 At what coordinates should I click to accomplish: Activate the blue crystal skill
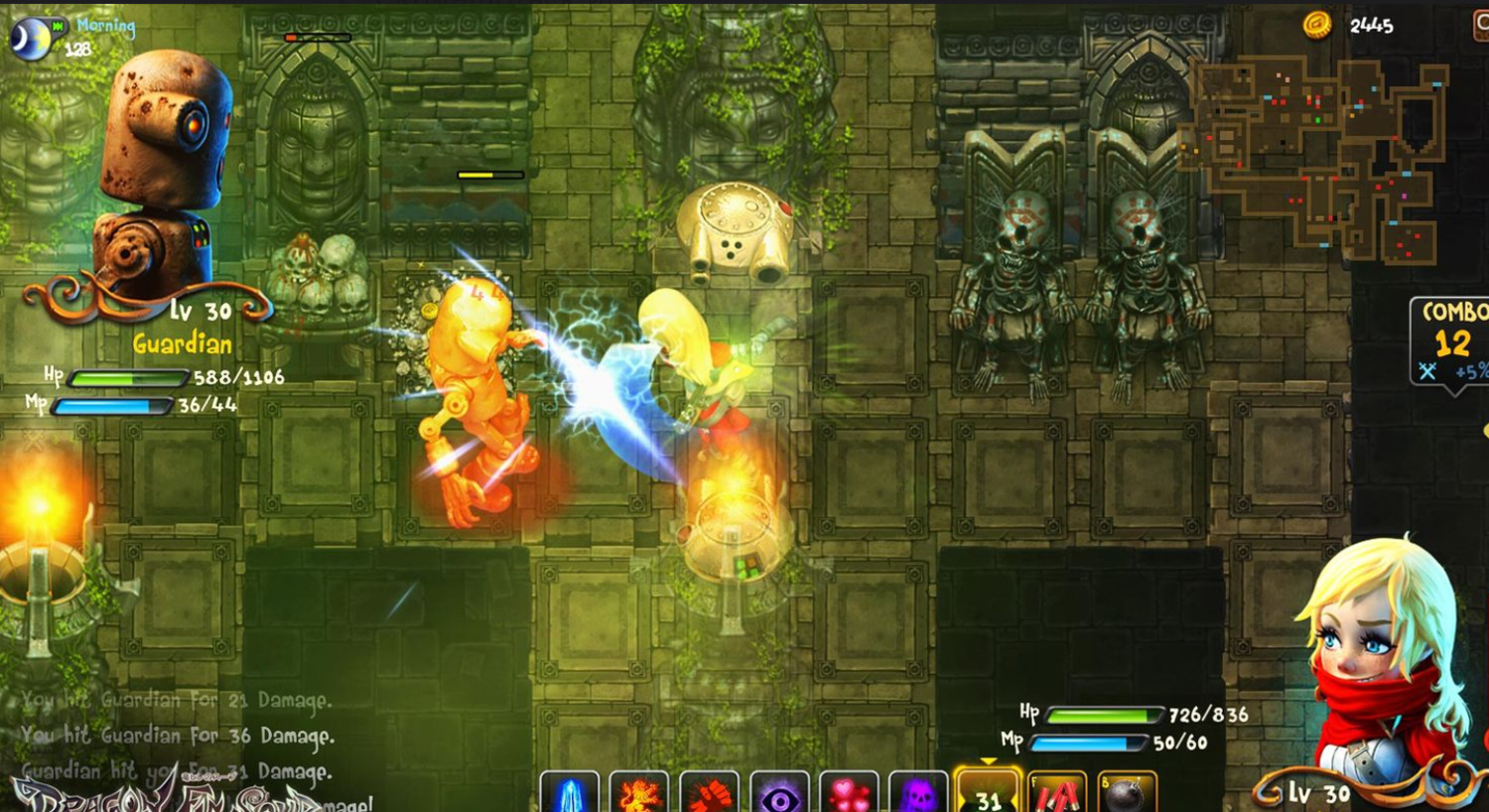click(570, 792)
